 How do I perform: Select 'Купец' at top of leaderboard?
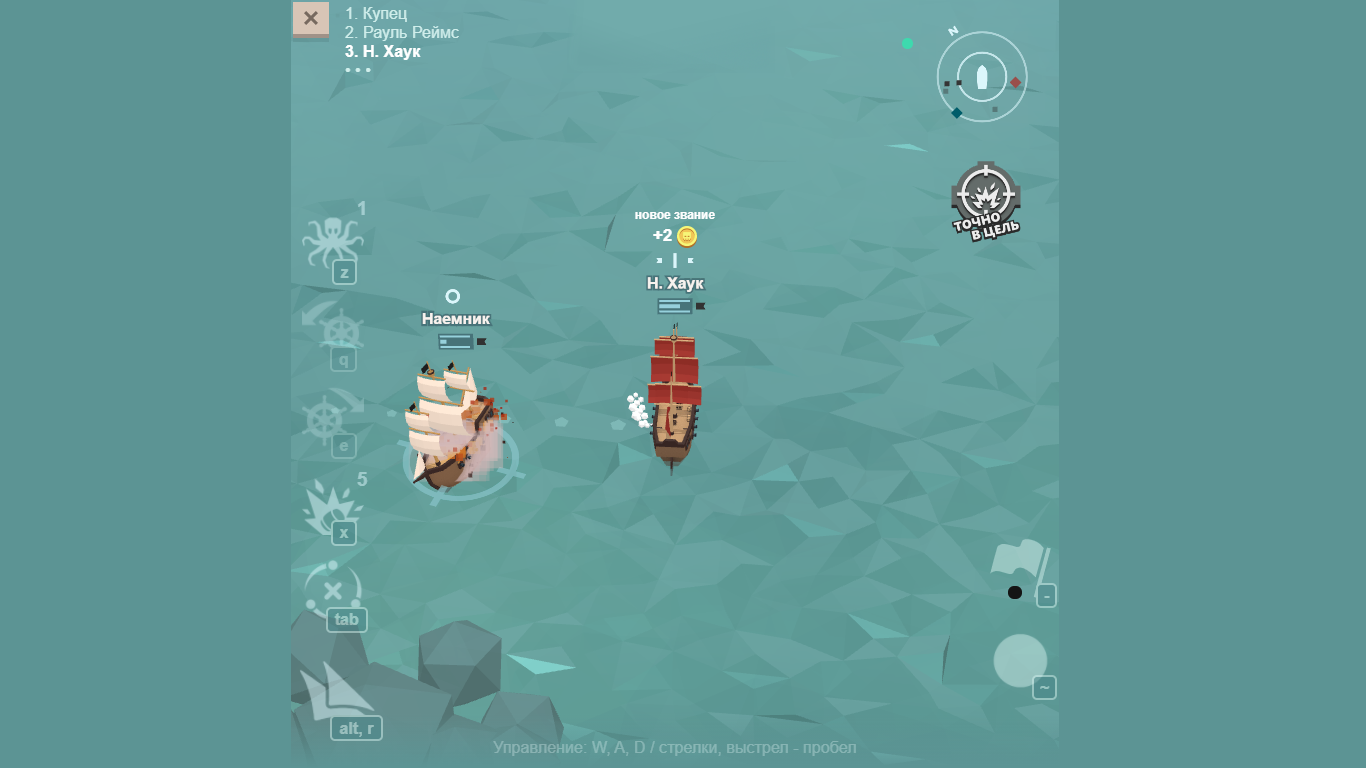coord(376,13)
